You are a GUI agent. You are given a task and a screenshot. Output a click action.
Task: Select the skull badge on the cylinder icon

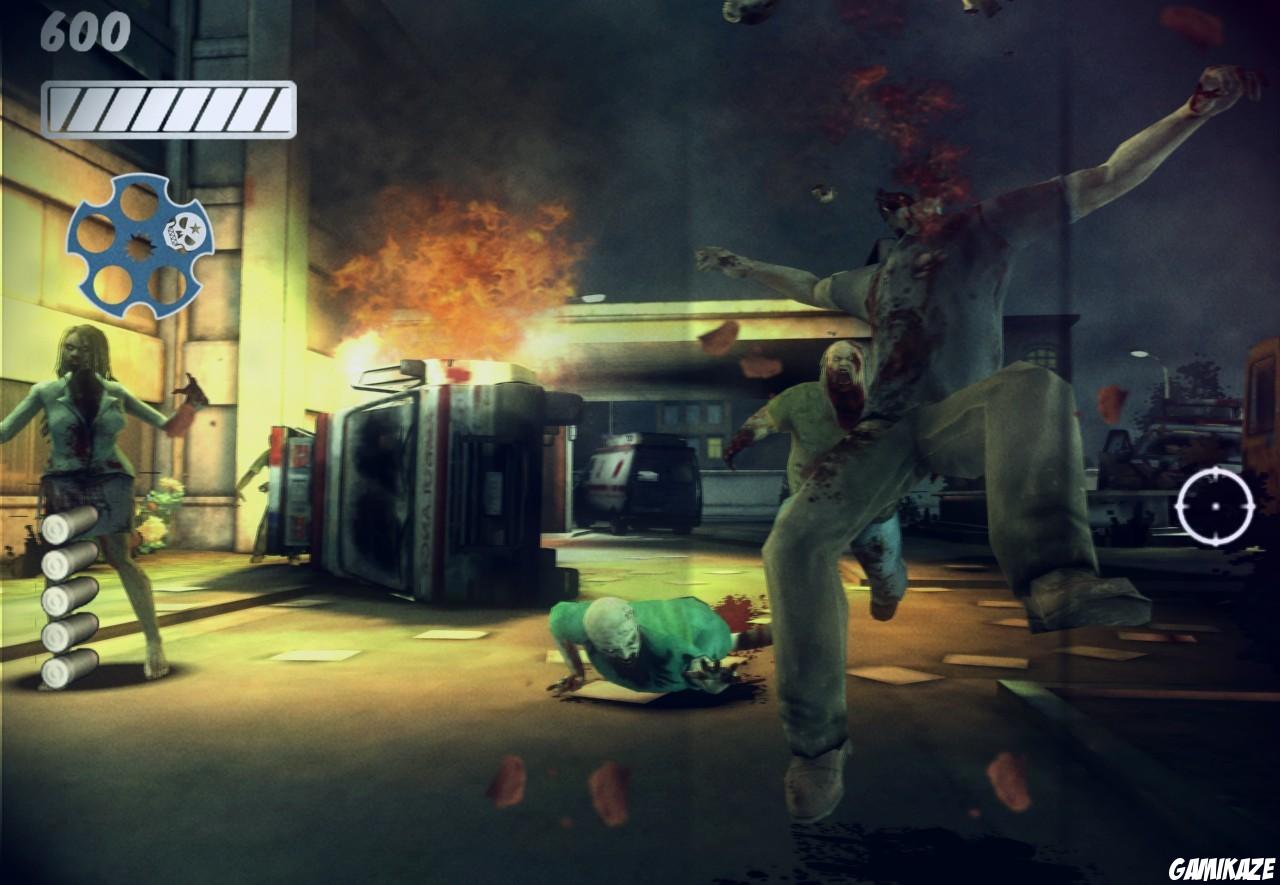187,230
